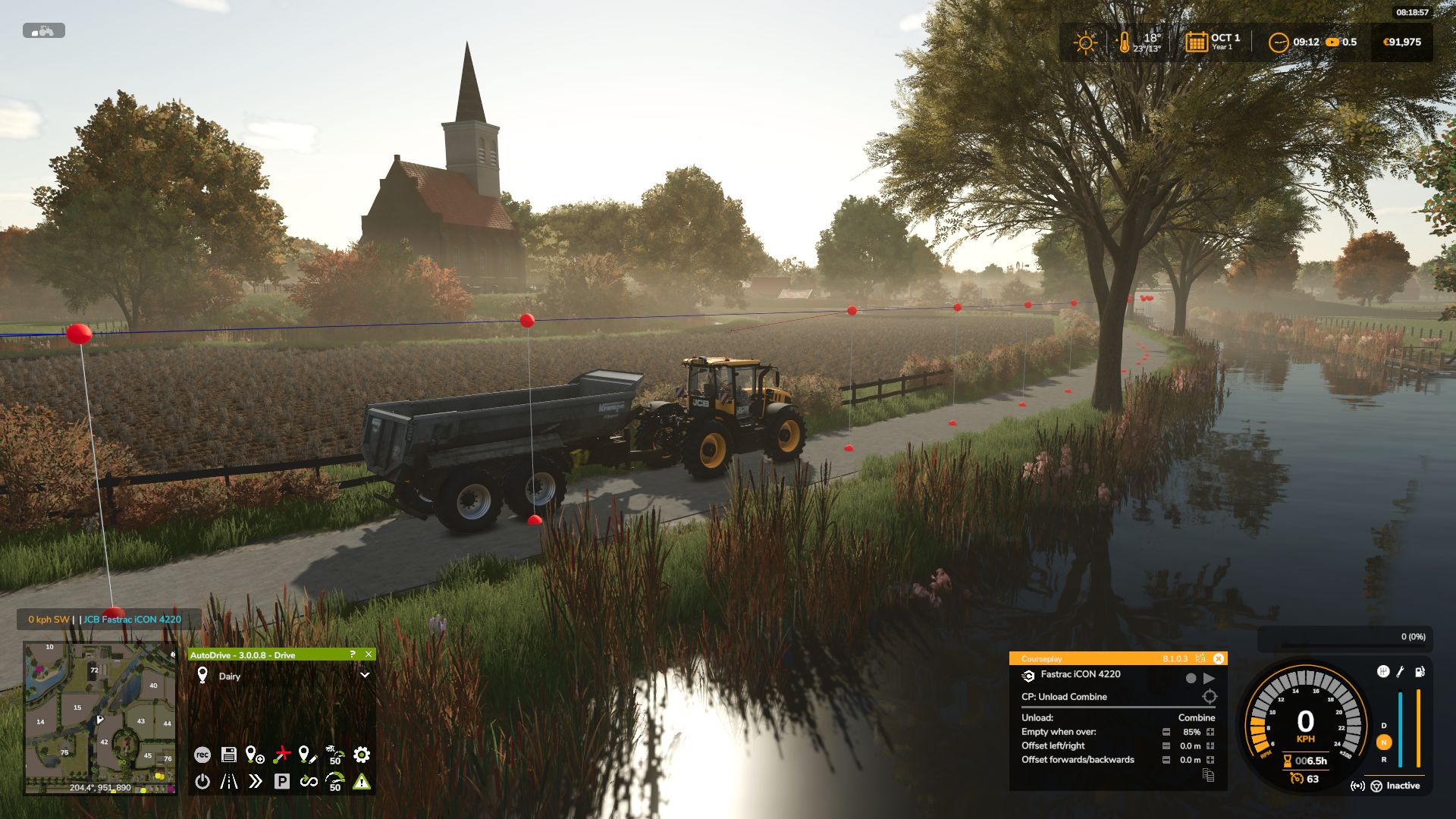Open AutoDrive help via the question mark
The width and height of the screenshot is (1456, 819).
pyautogui.click(x=351, y=654)
